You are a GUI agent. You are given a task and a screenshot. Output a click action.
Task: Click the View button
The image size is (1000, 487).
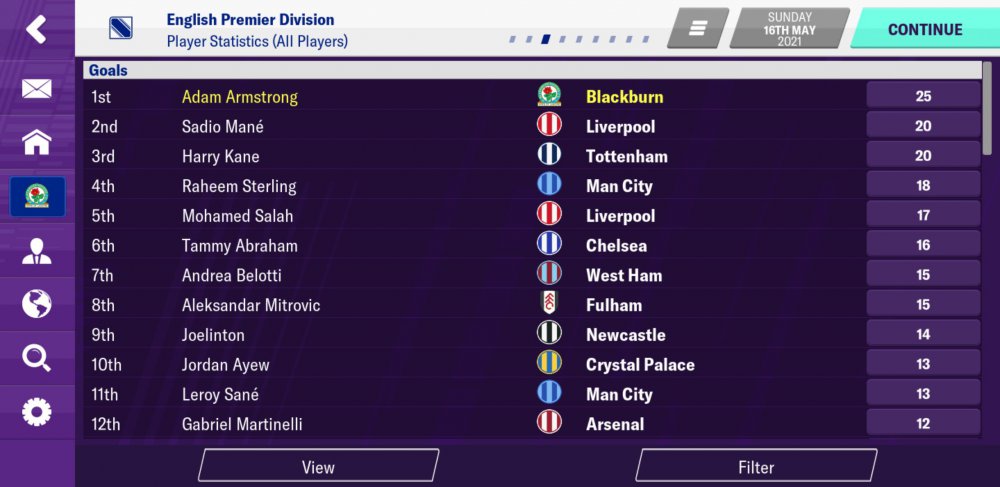(x=318, y=467)
